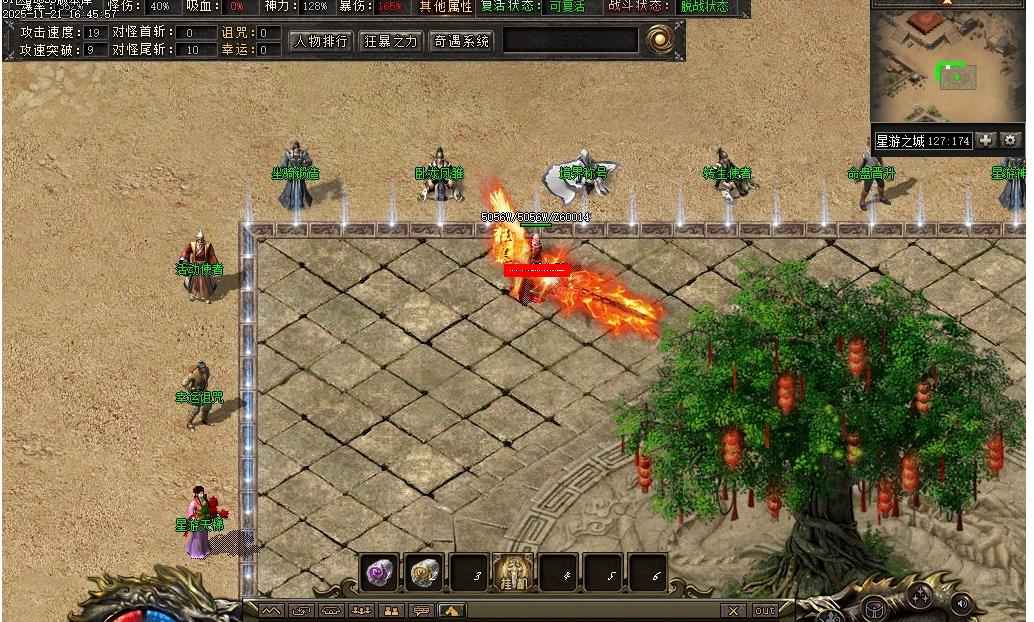Open the speech bubble chat tab
The image size is (1034, 622).
(421, 610)
